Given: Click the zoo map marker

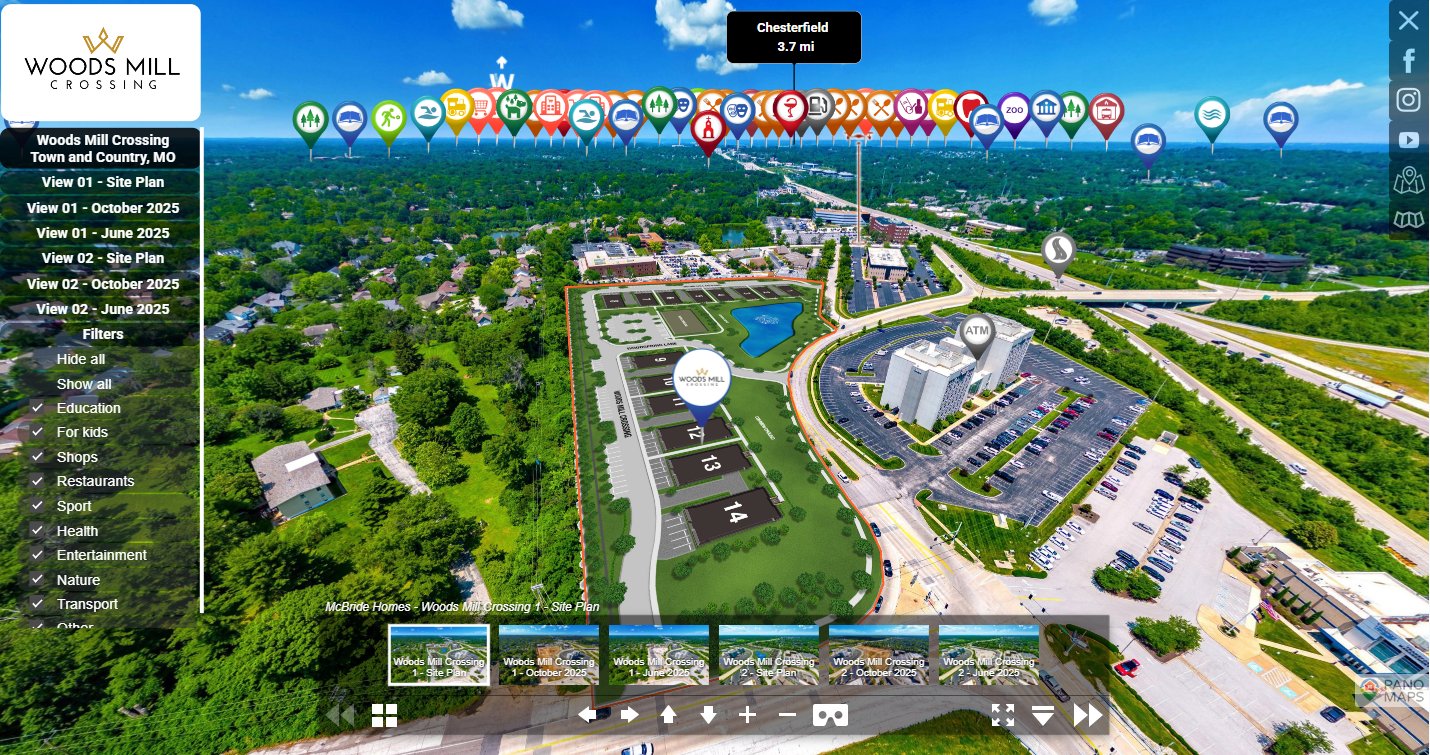Looking at the screenshot, I should [1015, 111].
